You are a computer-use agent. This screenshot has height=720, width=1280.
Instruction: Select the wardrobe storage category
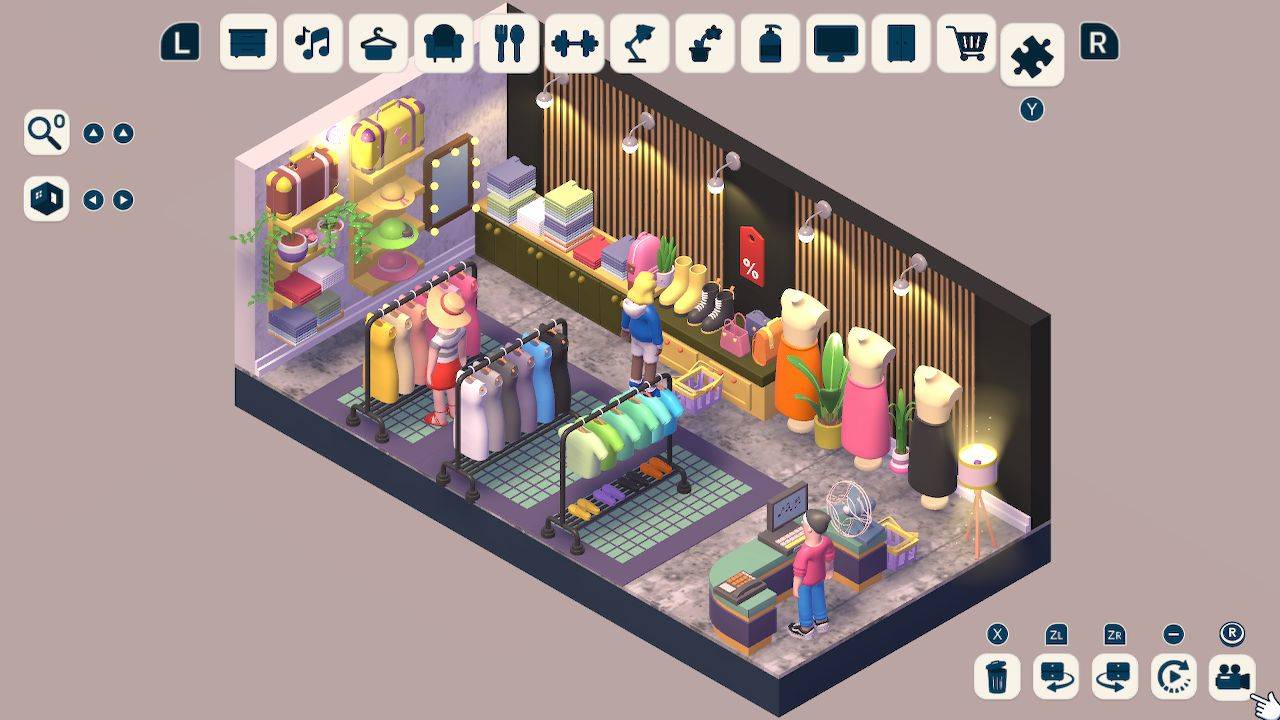click(900, 44)
